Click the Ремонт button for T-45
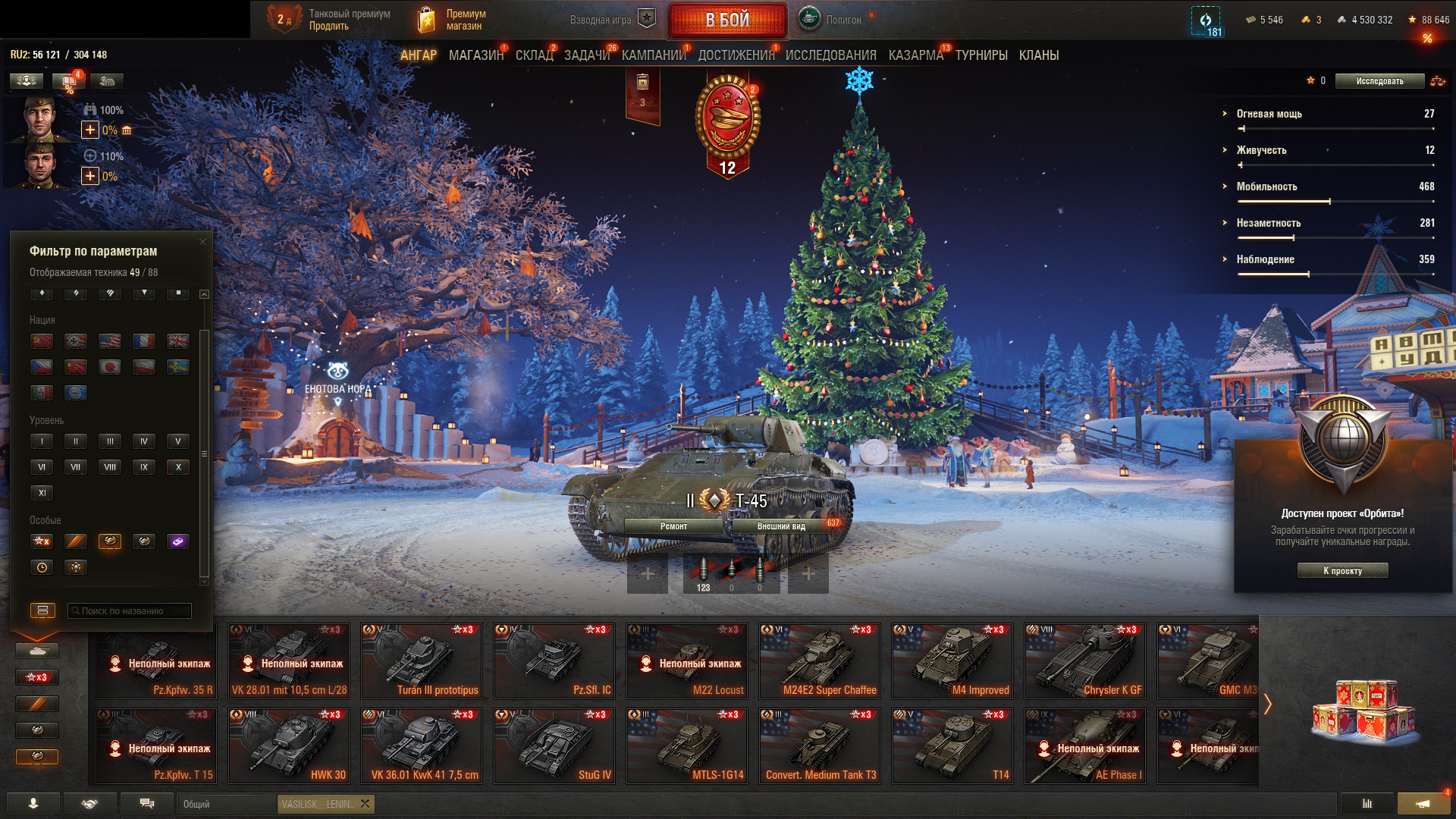Screen dimensions: 1456x819 (673, 526)
